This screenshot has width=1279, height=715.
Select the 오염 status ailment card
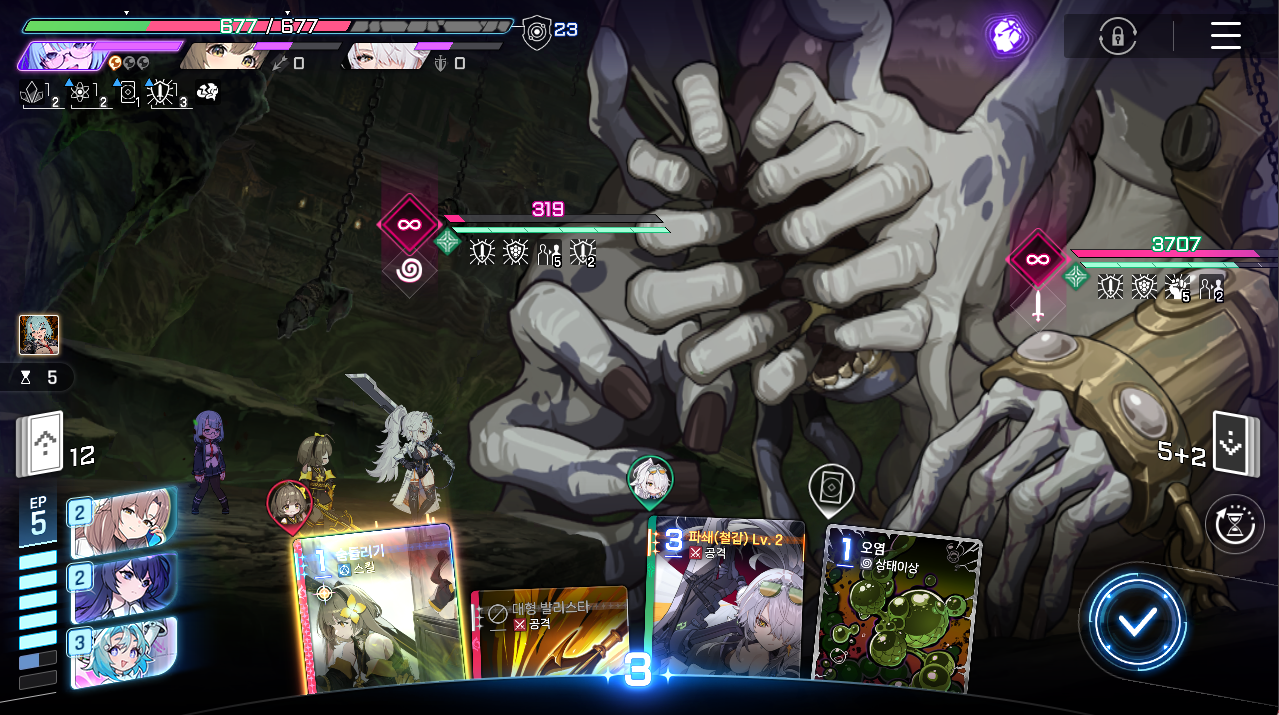point(898,608)
